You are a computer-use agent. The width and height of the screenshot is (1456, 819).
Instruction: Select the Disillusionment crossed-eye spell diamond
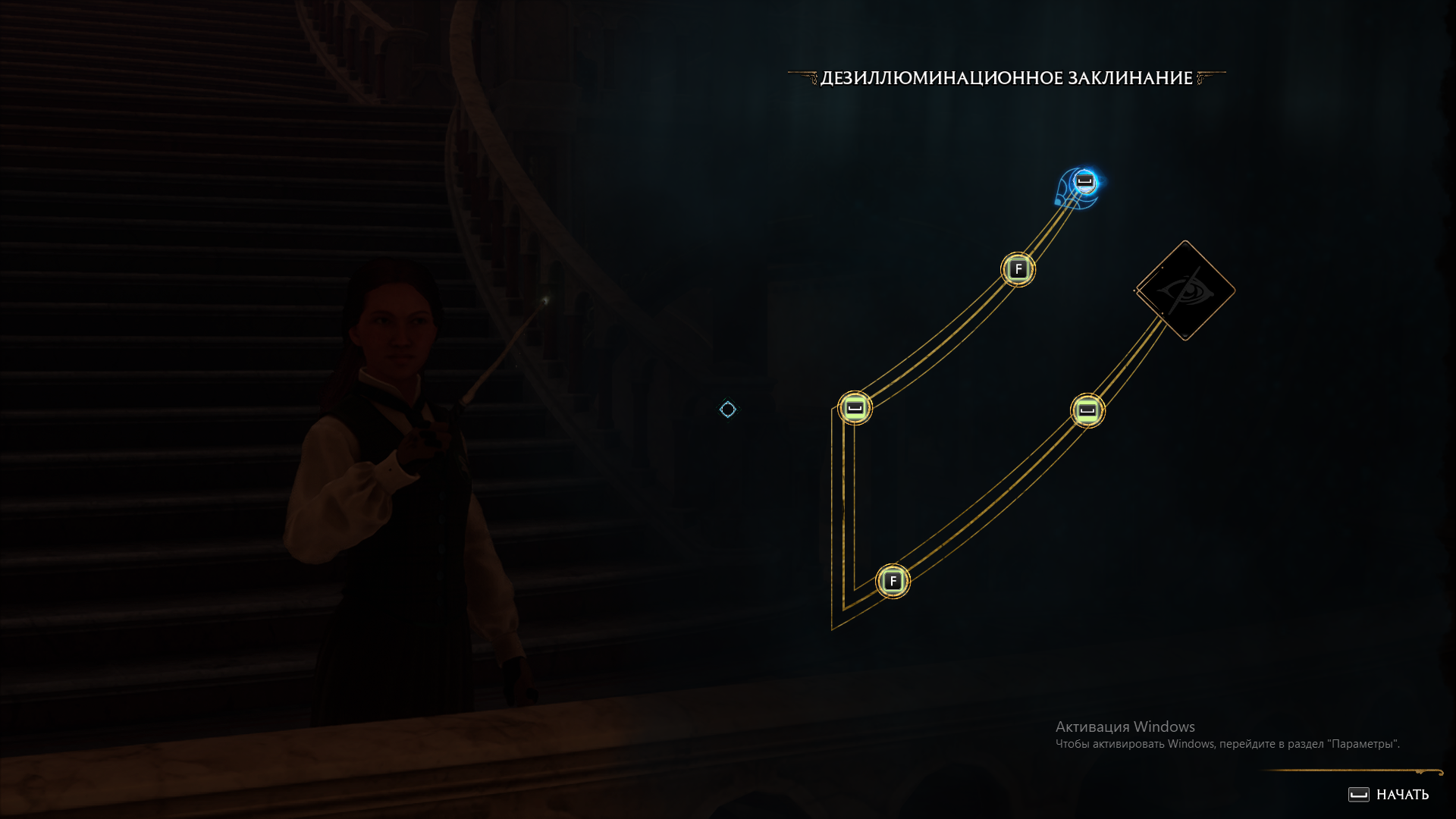pyautogui.click(x=1185, y=291)
